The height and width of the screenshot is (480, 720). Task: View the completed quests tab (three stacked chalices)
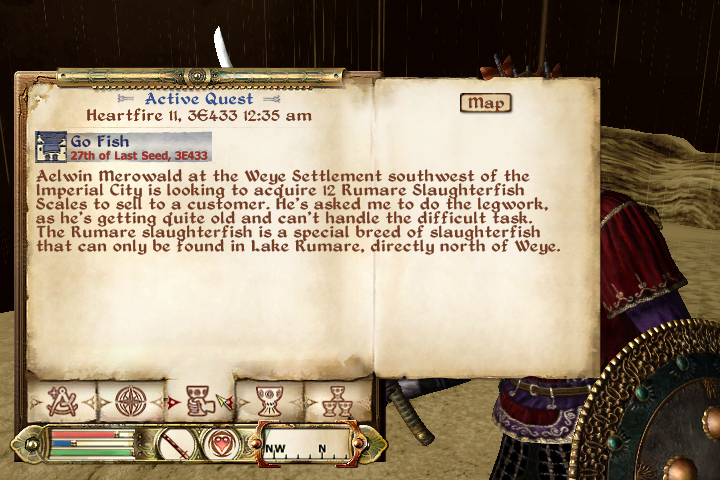(338, 400)
